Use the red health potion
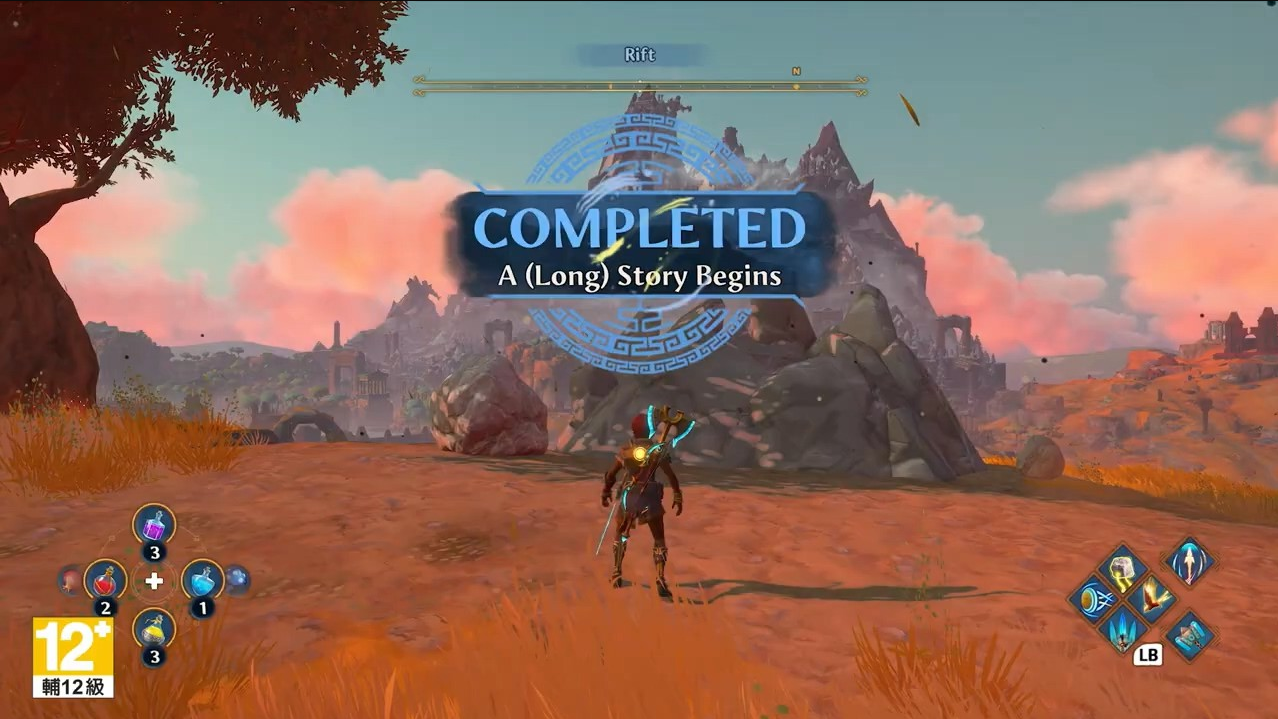1278x719 pixels. (x=105, y=580)
